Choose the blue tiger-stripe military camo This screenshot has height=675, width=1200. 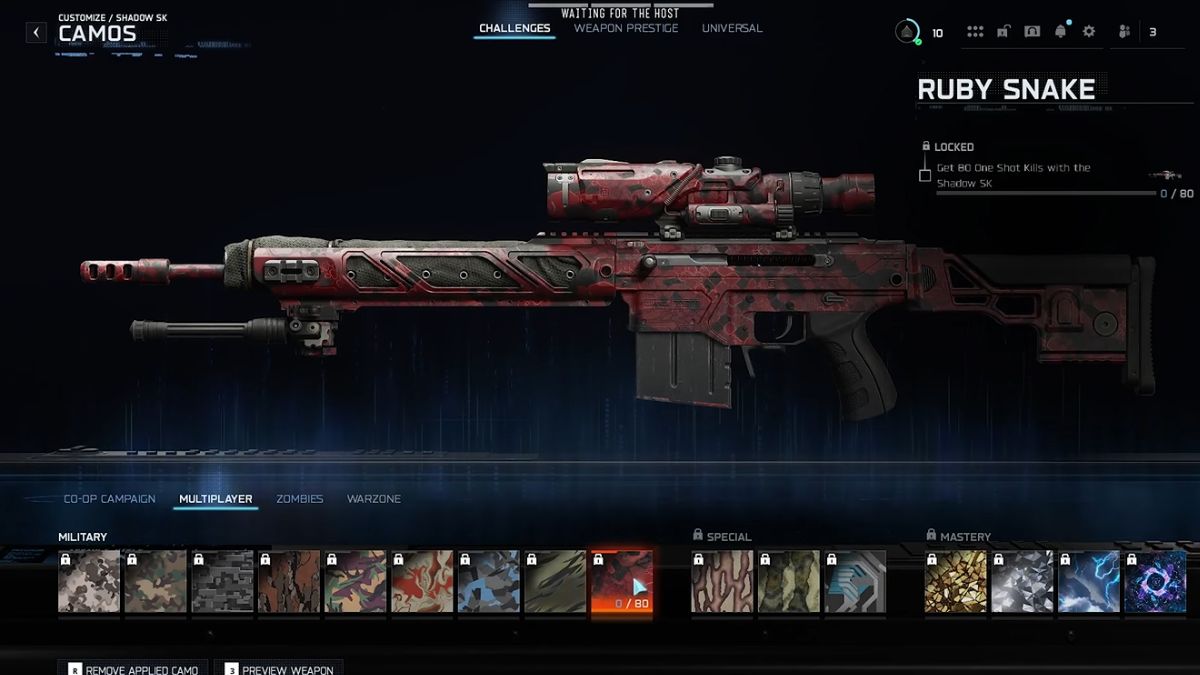488,582
